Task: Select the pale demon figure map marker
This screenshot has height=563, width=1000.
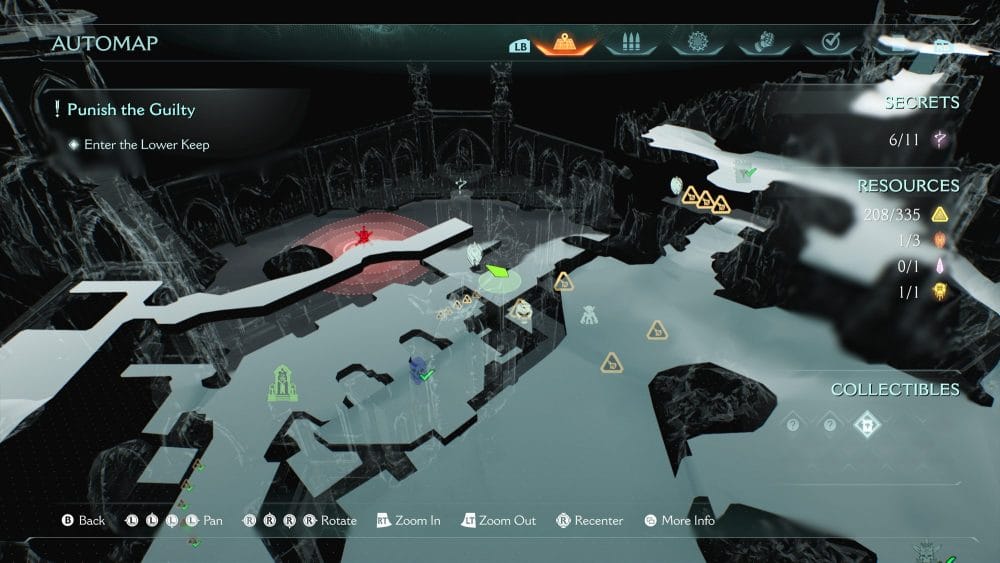Action: pos(588,316)
